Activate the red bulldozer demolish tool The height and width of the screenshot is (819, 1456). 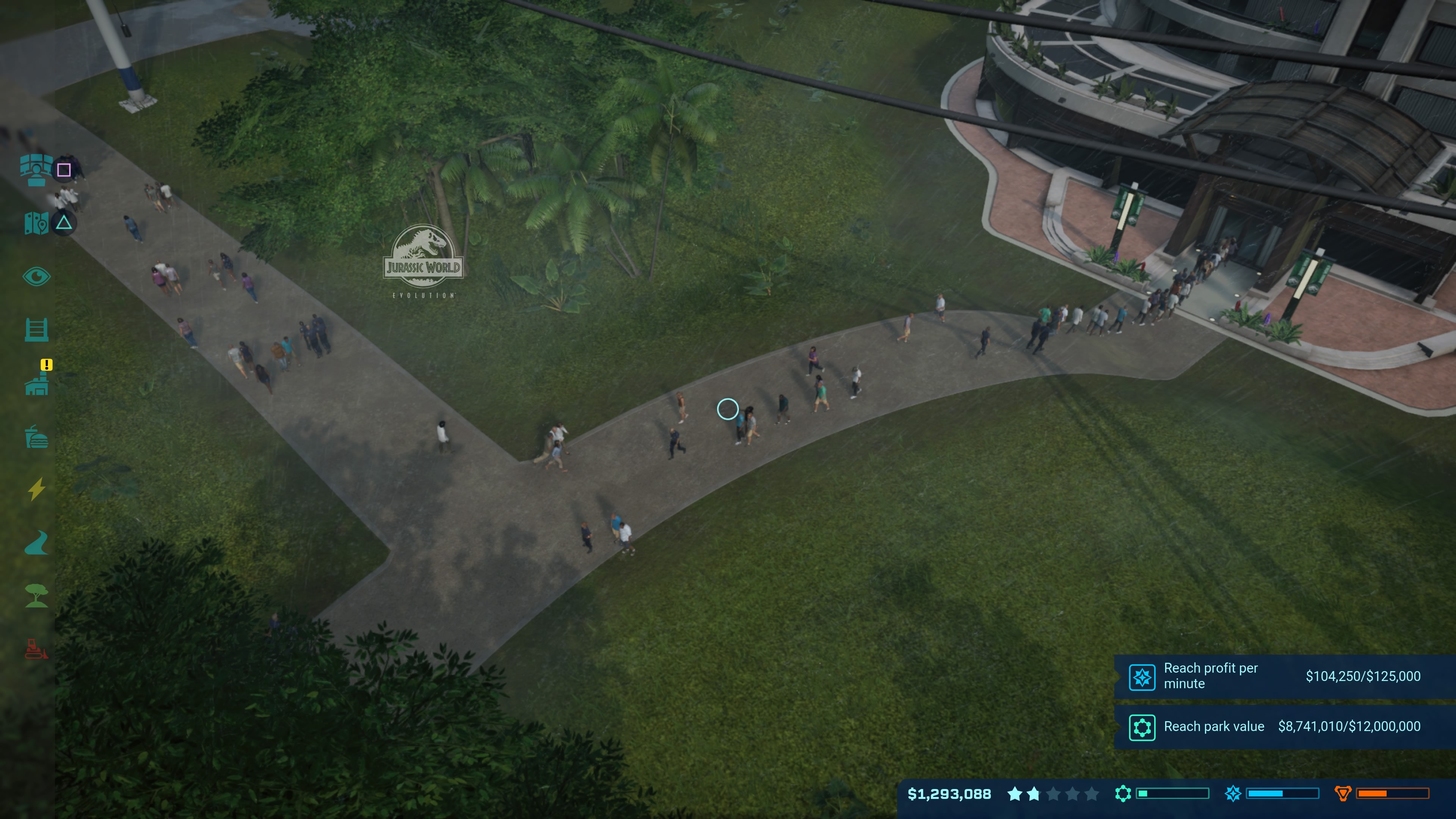37,650
